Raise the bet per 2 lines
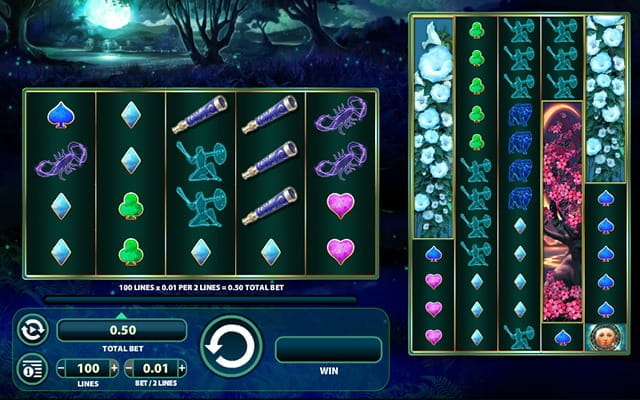 (182, 367)
